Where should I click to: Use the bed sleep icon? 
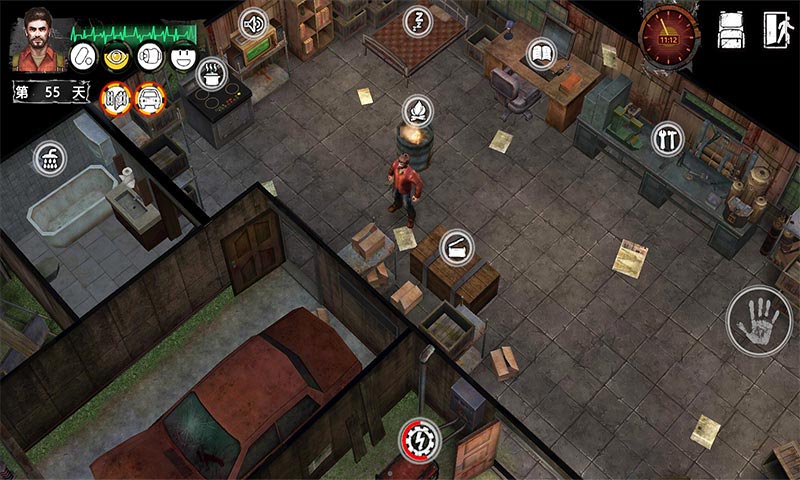coord(417,21)
